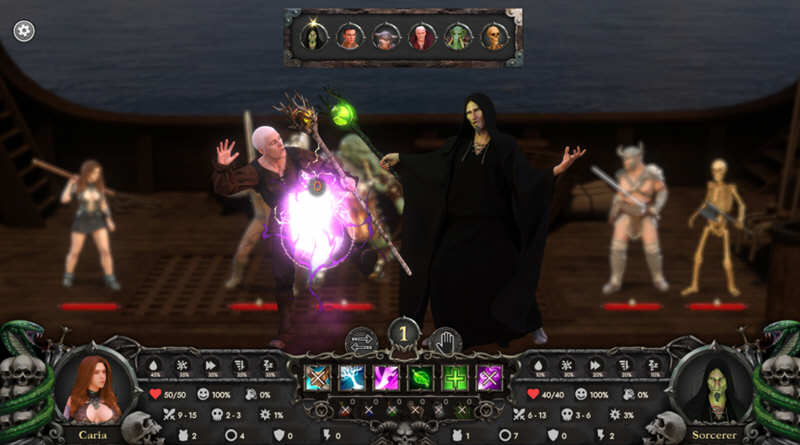Viewport: 800px width, 445px height.
Task: Click the swap arrows button
Action: 361,343
